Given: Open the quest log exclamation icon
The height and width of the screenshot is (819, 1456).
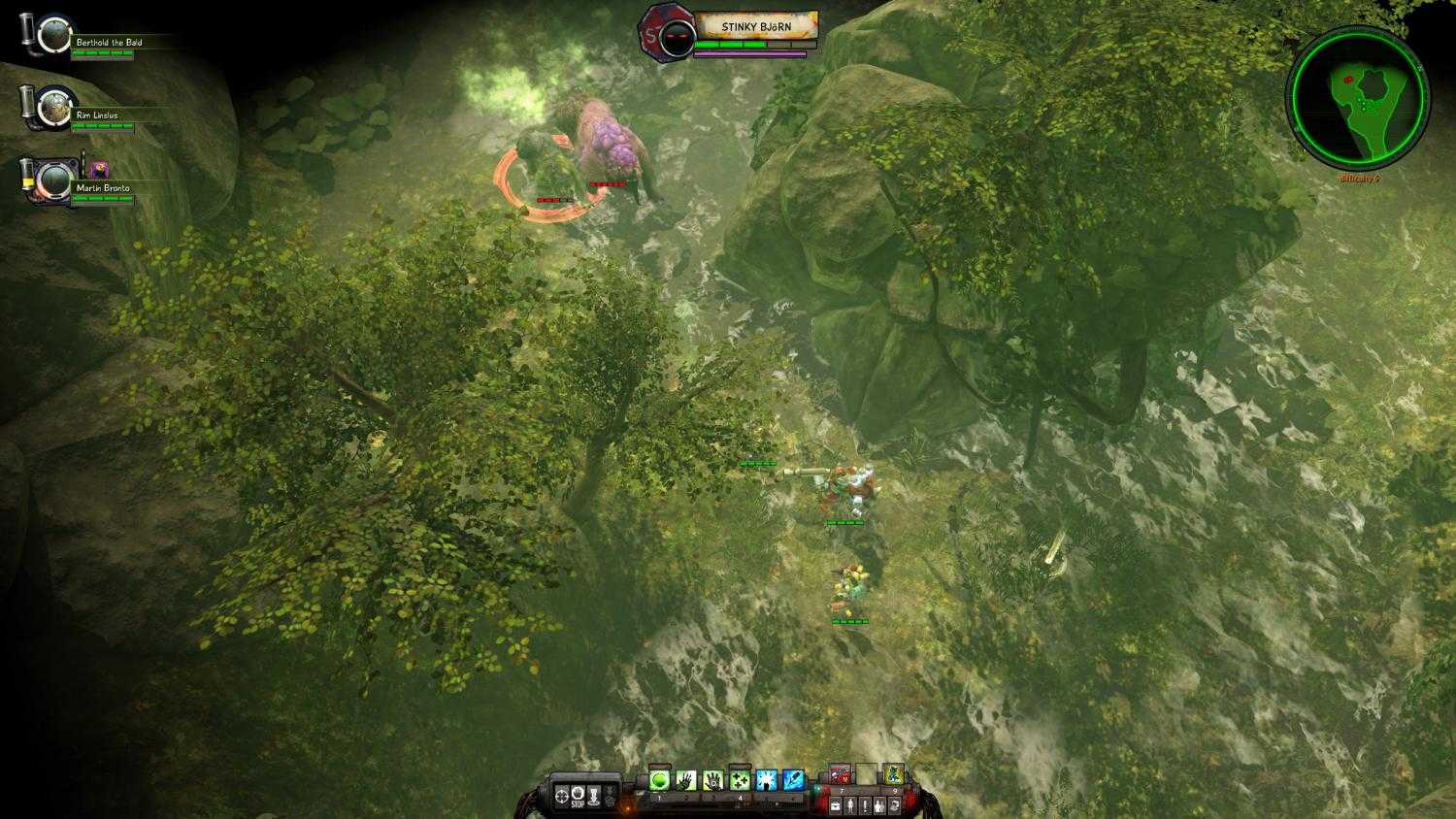Looking at the screenshot, I should 864,804.
